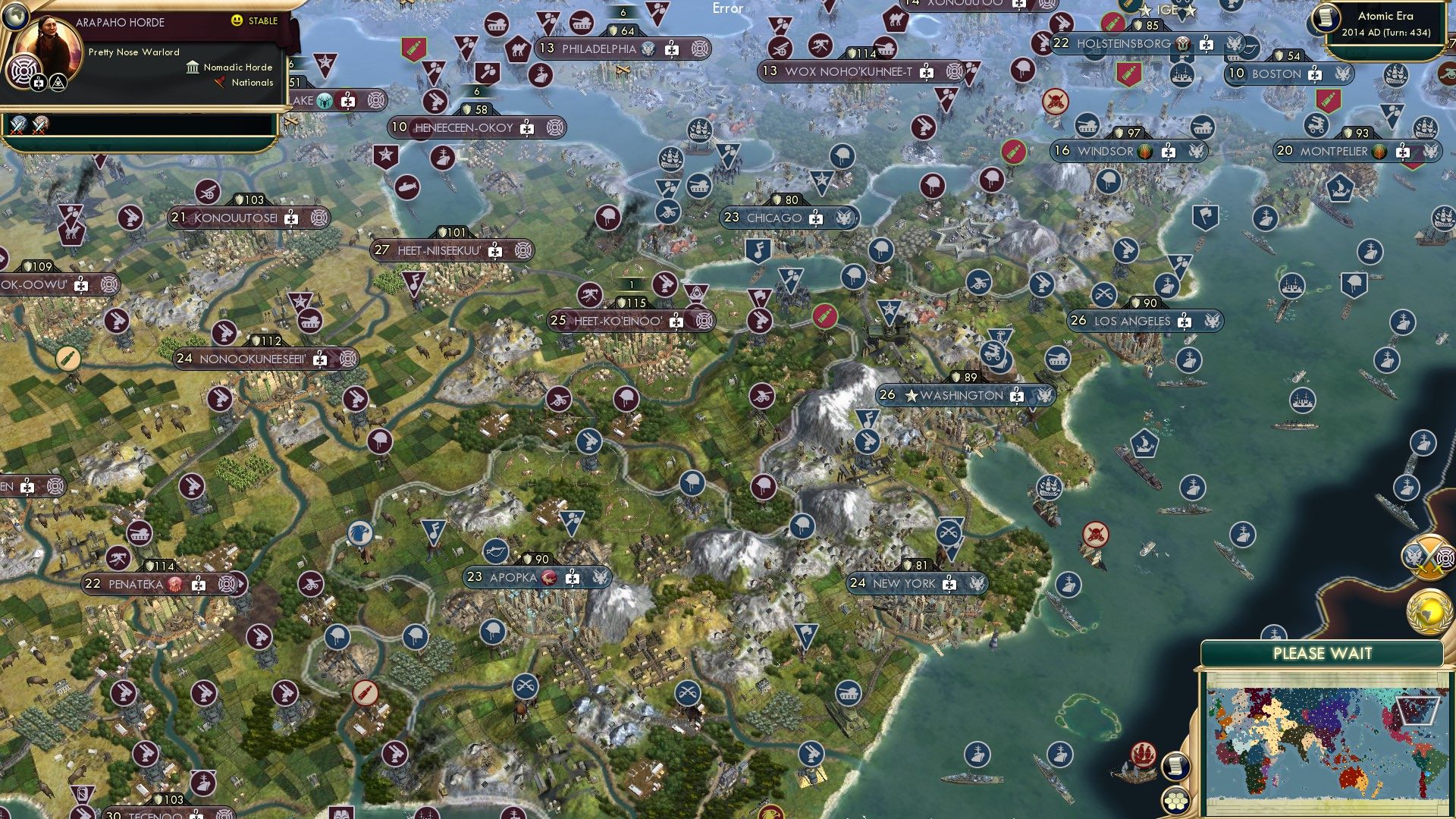The width and height of the screenshot is (1456, 819).
Task: Click the faction emblem below the leader portrait
Action: (23, 68)
